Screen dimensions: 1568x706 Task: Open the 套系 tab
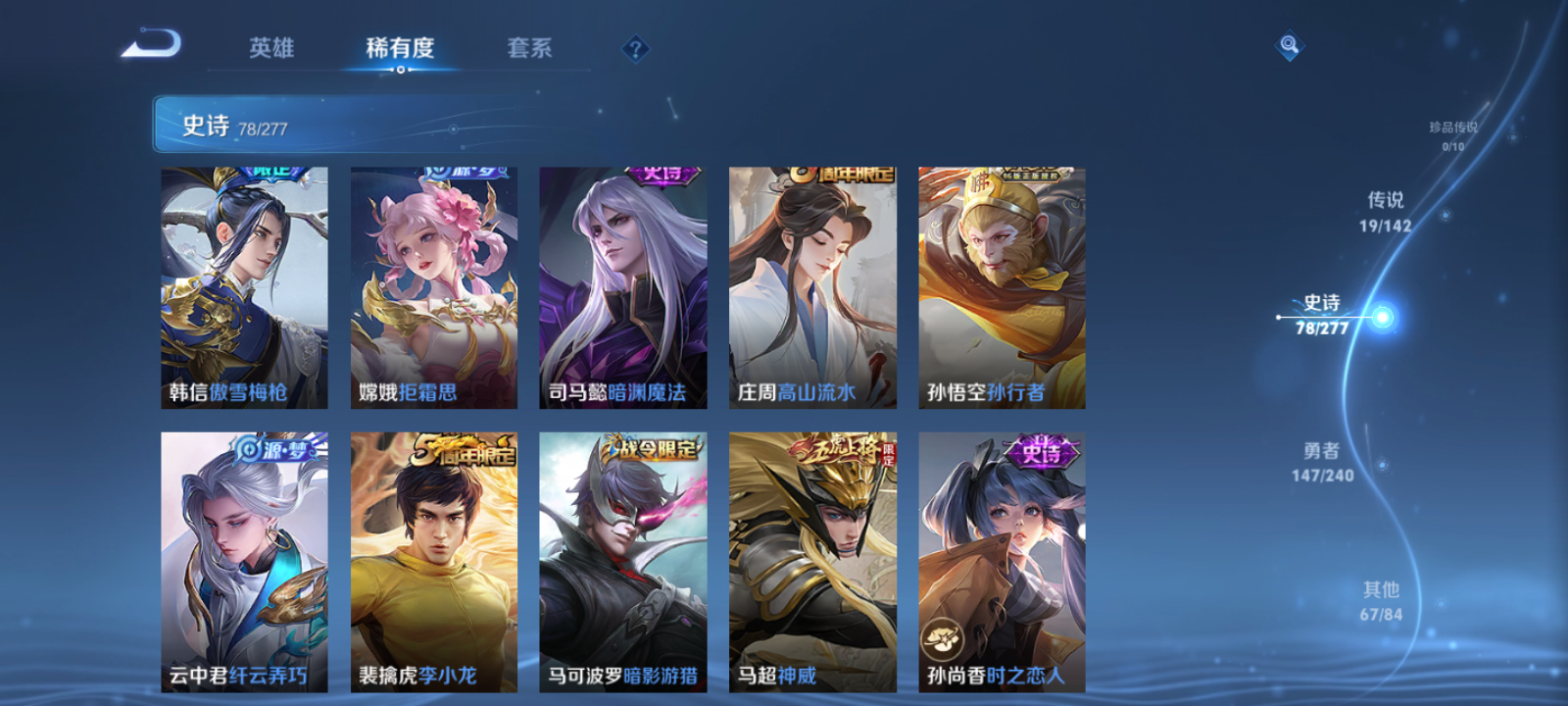[x=528, y=47]
